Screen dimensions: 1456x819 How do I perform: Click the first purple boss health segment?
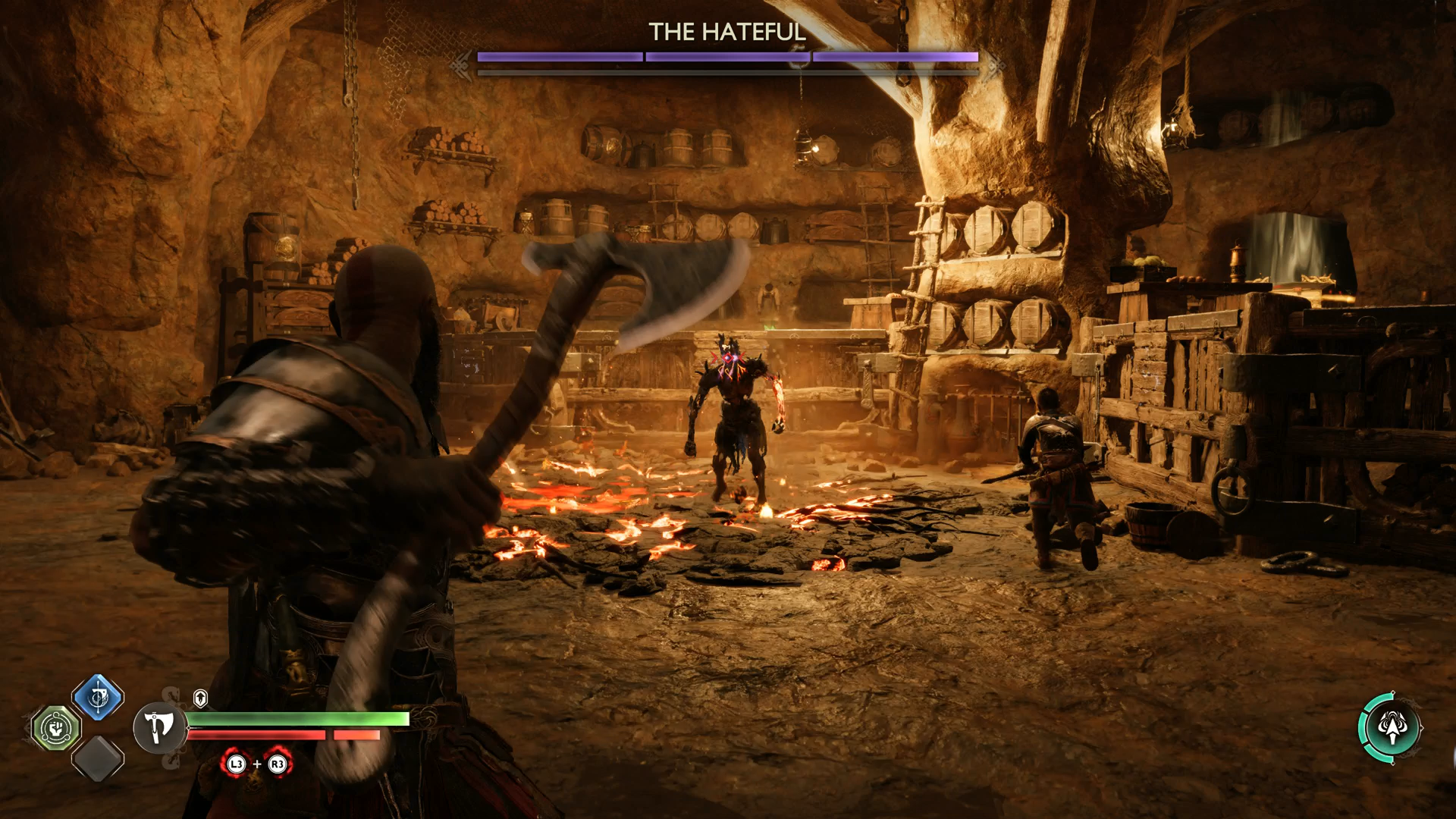pyautogui.click(x=560, y=55)
